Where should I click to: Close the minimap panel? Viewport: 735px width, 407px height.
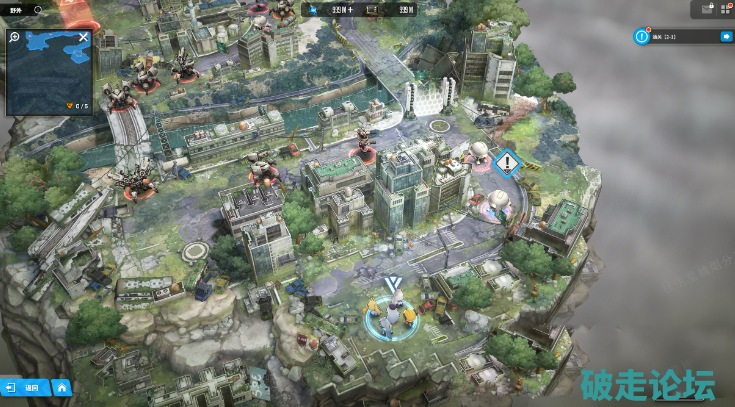coord(84,37)
